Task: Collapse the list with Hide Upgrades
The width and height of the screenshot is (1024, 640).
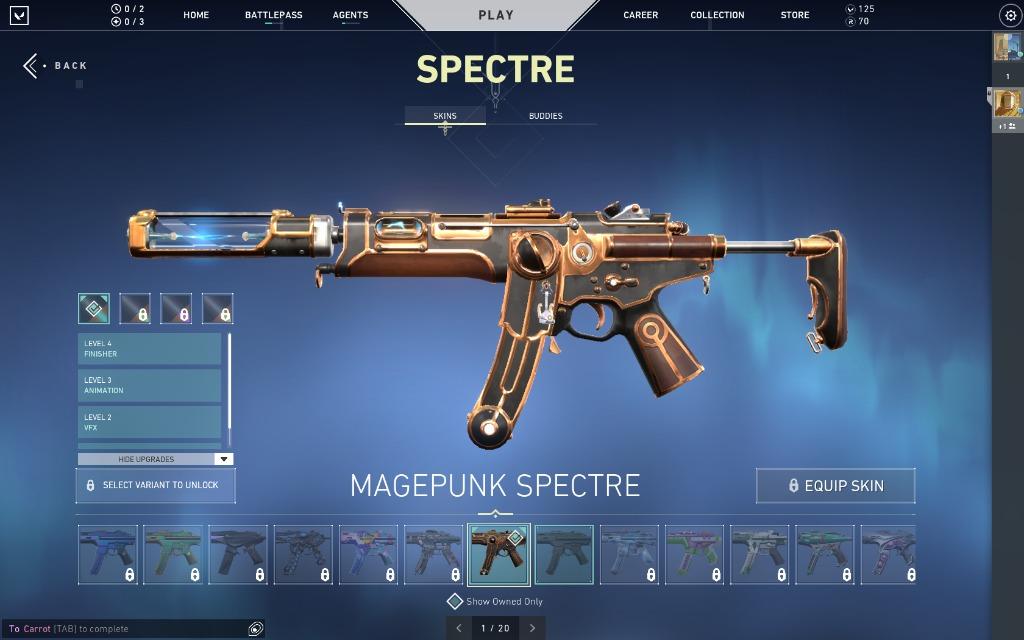Action: [155, 459]
